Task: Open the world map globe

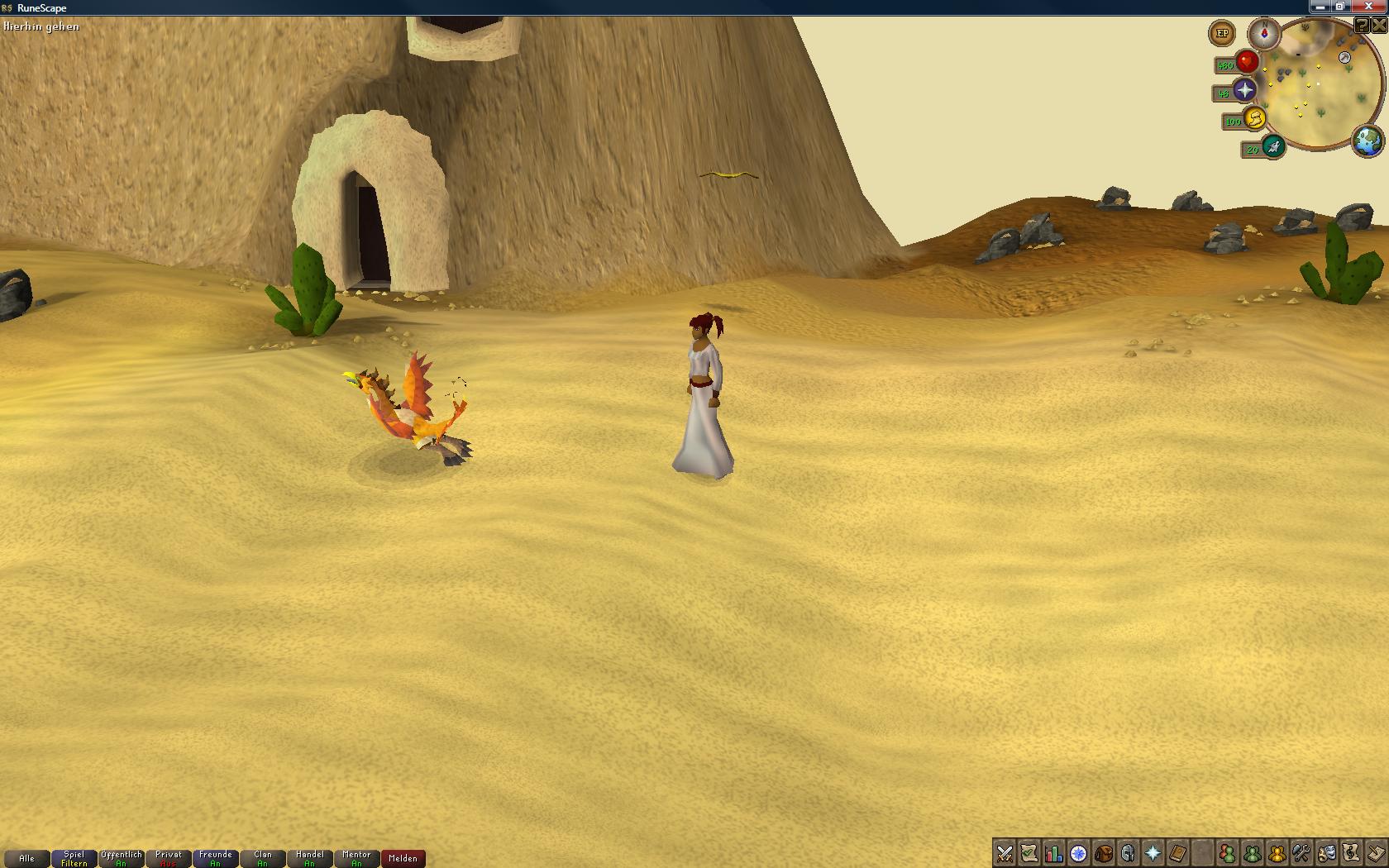Action: pyautogui.click(x=1368, y=141)
